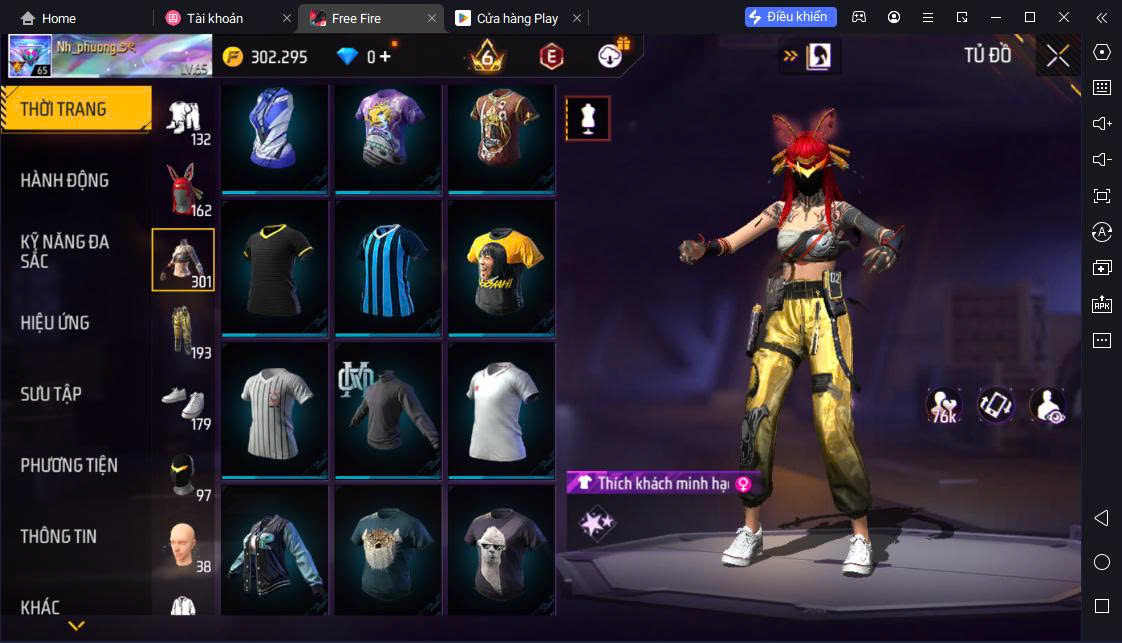Add diamonds with the plus button

(385, 56)
